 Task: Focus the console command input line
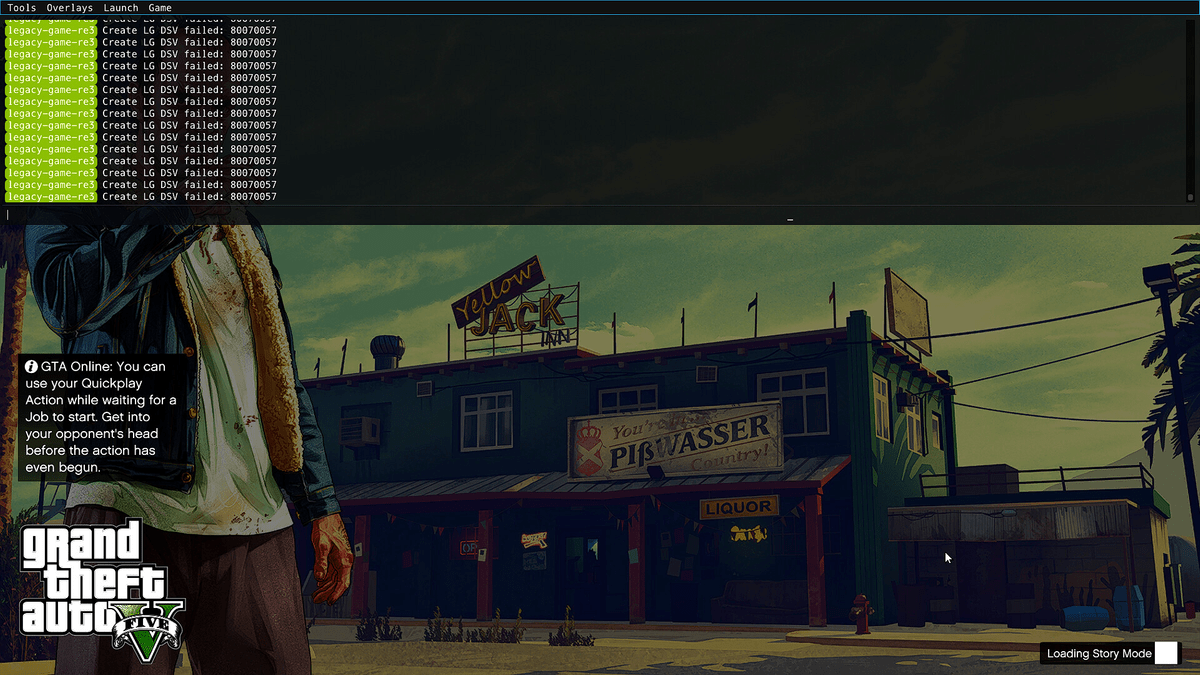(400, 214)
